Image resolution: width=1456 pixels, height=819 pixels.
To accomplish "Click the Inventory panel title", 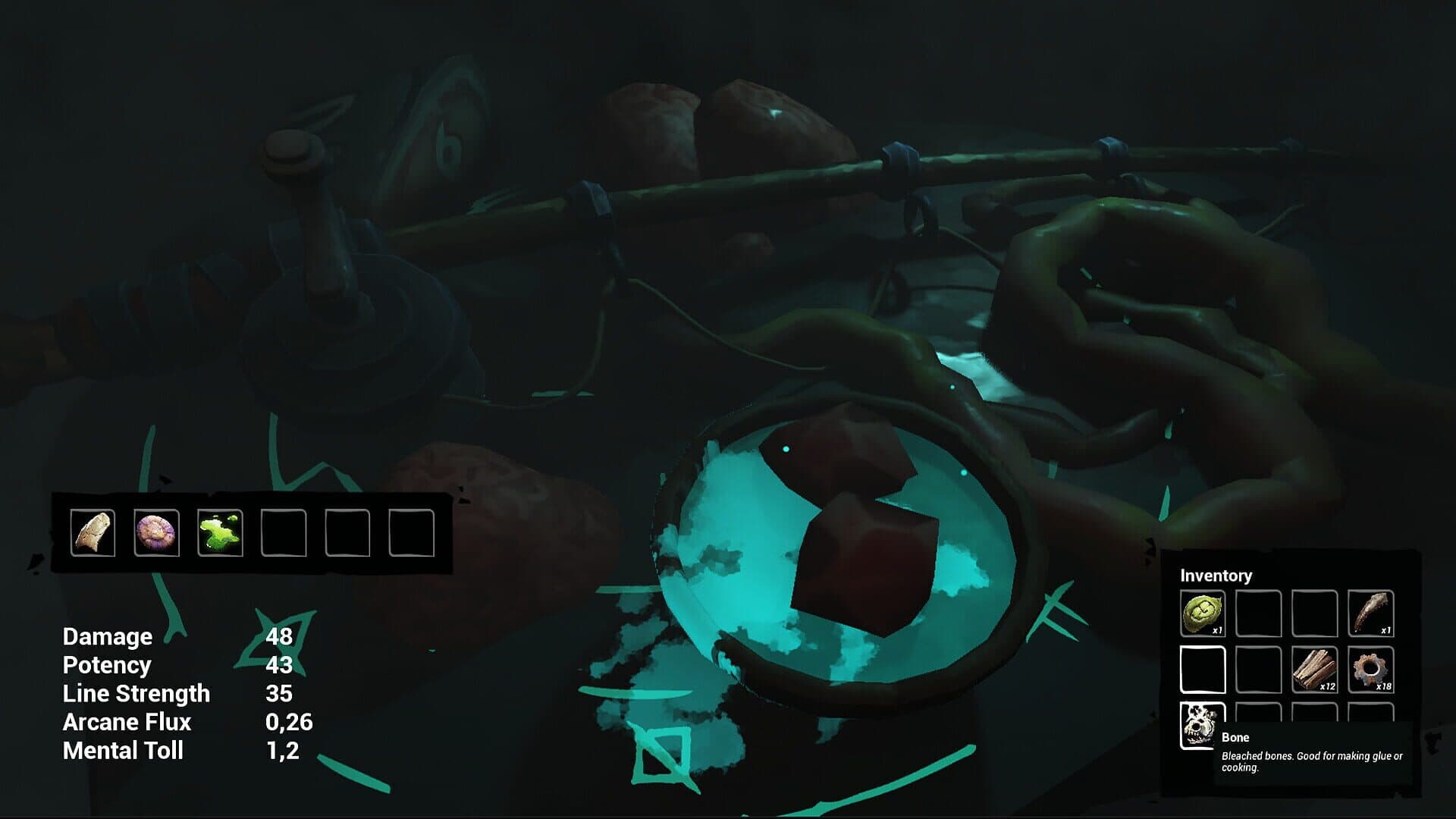I will coord(1217,576).
